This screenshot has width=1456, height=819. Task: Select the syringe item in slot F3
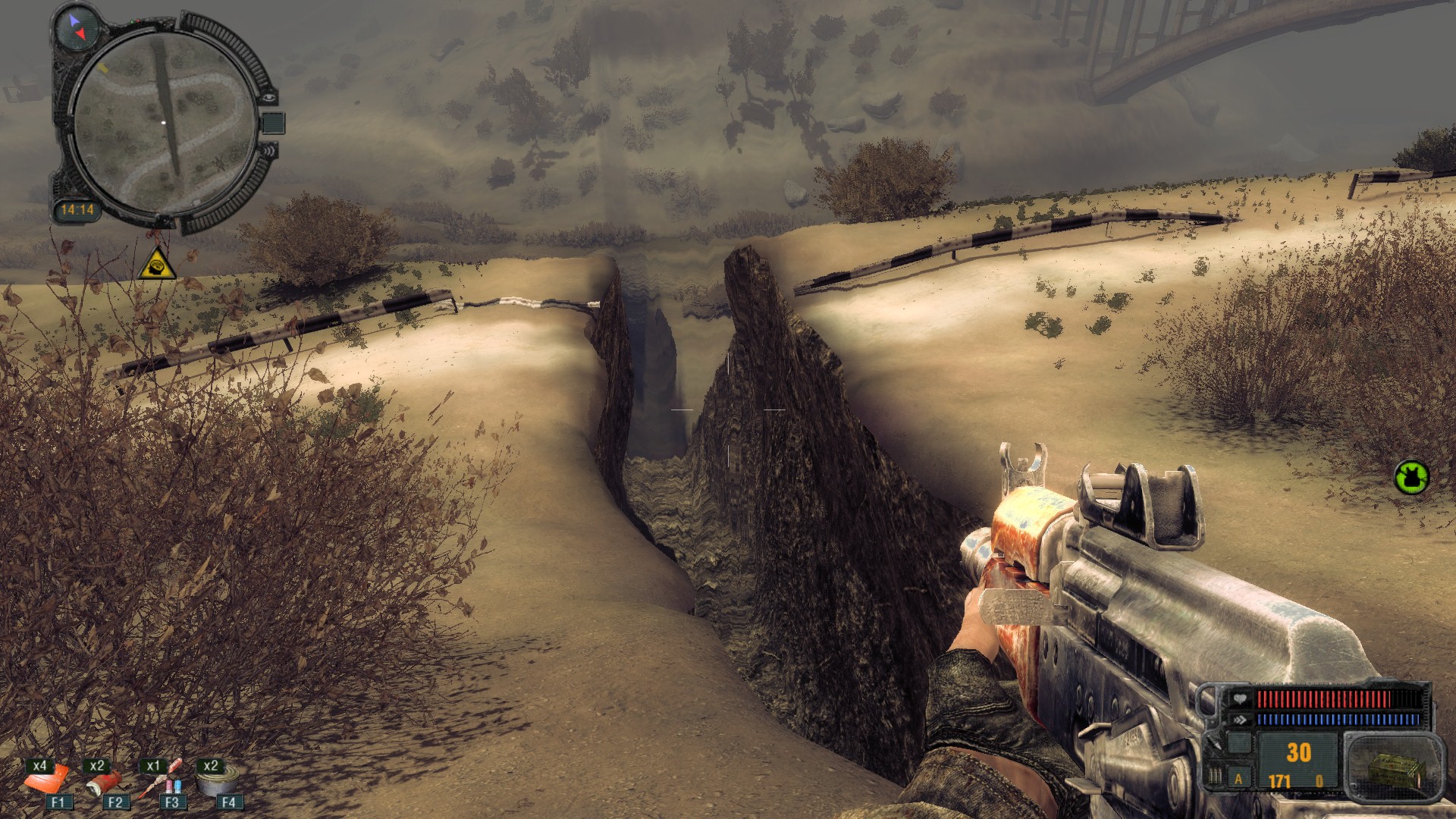point(161,781)
